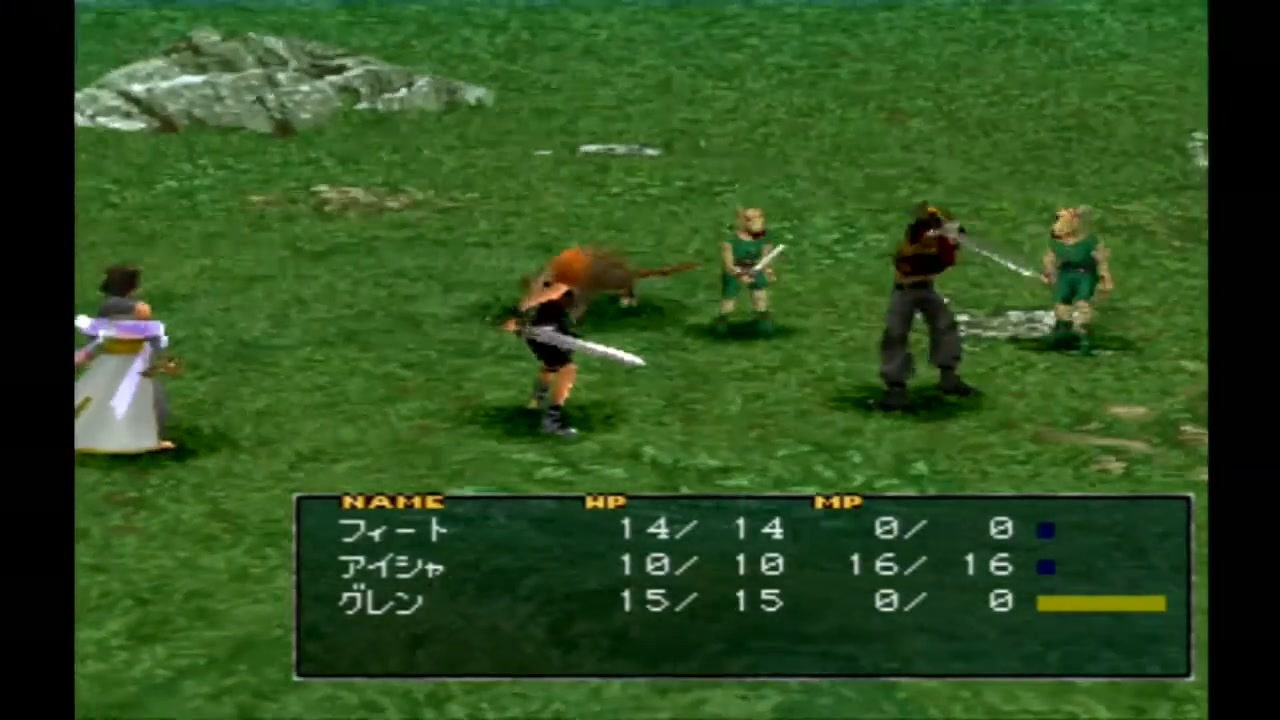Click グレン's yellow ATB gauge
This screenshot has width=1280, height=720.
(x=1100, y=601)
